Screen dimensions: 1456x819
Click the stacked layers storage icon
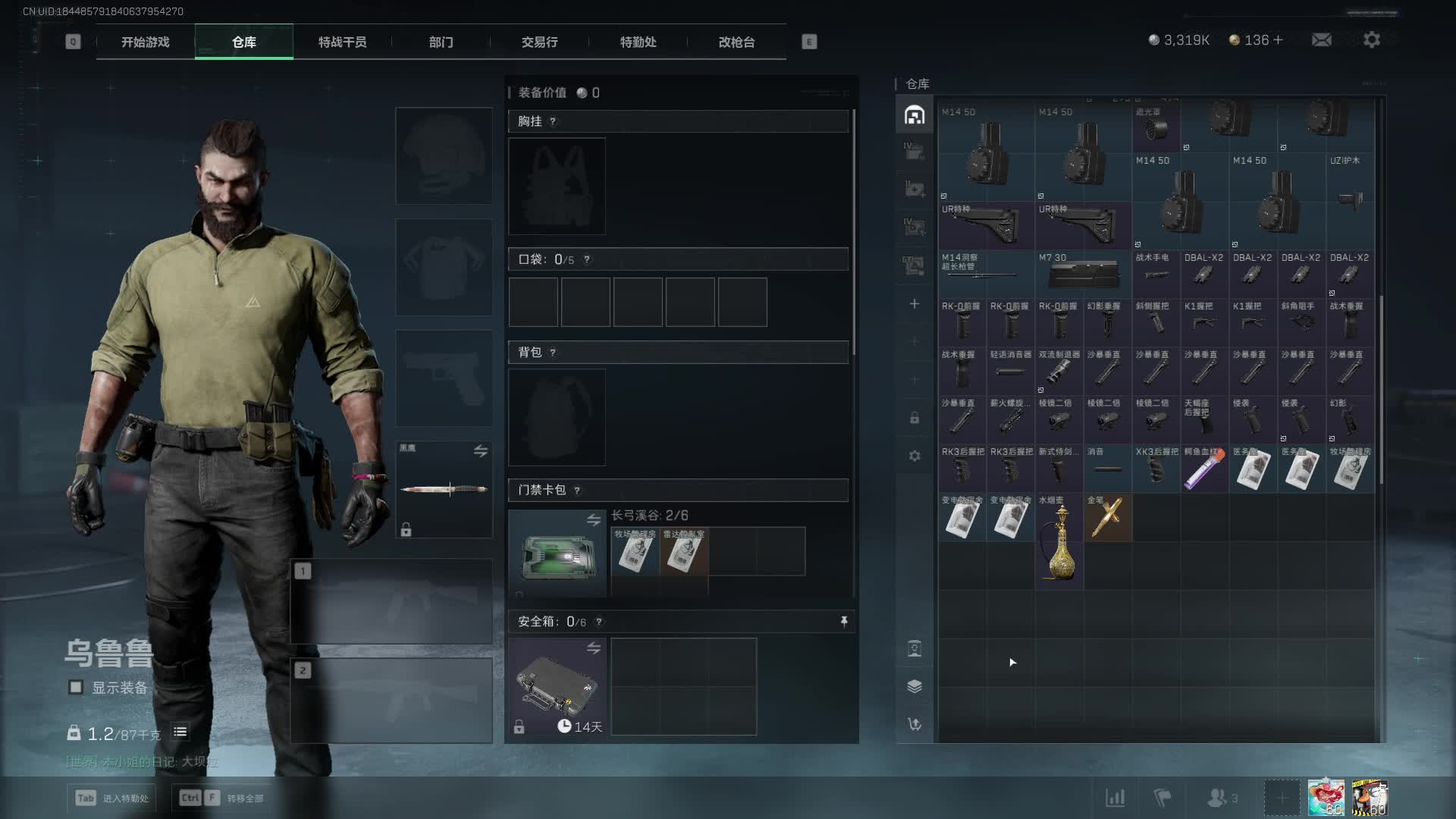tap(915, 686)
